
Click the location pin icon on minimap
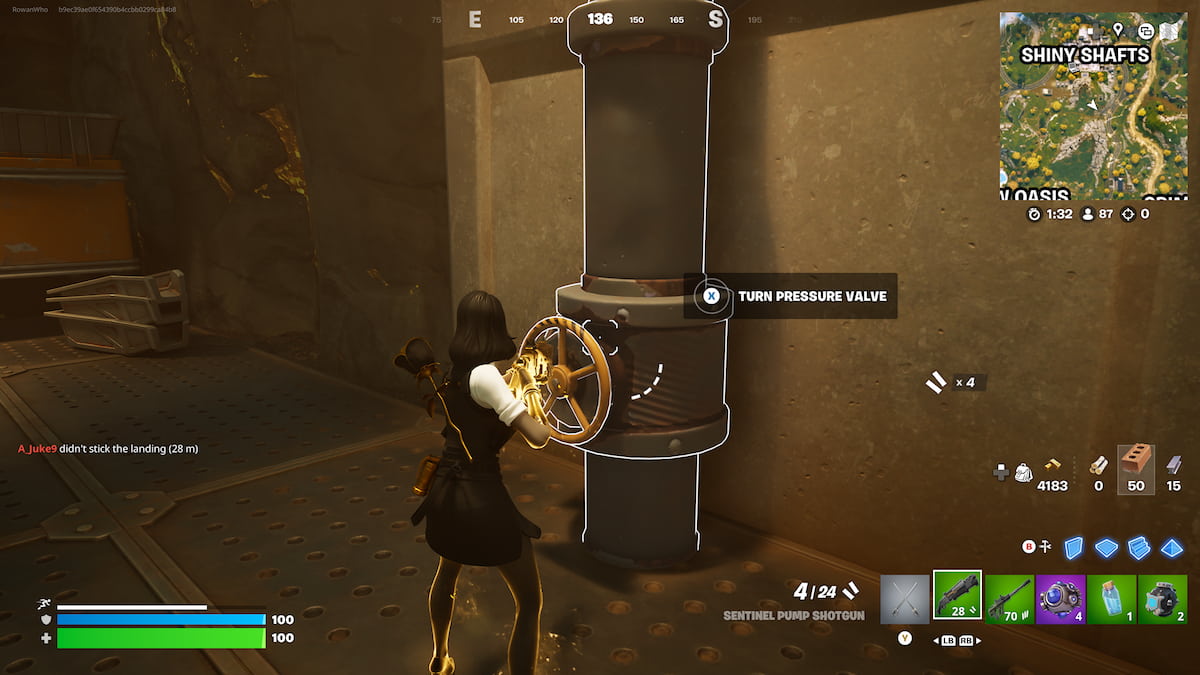(x=1118, y=30)
